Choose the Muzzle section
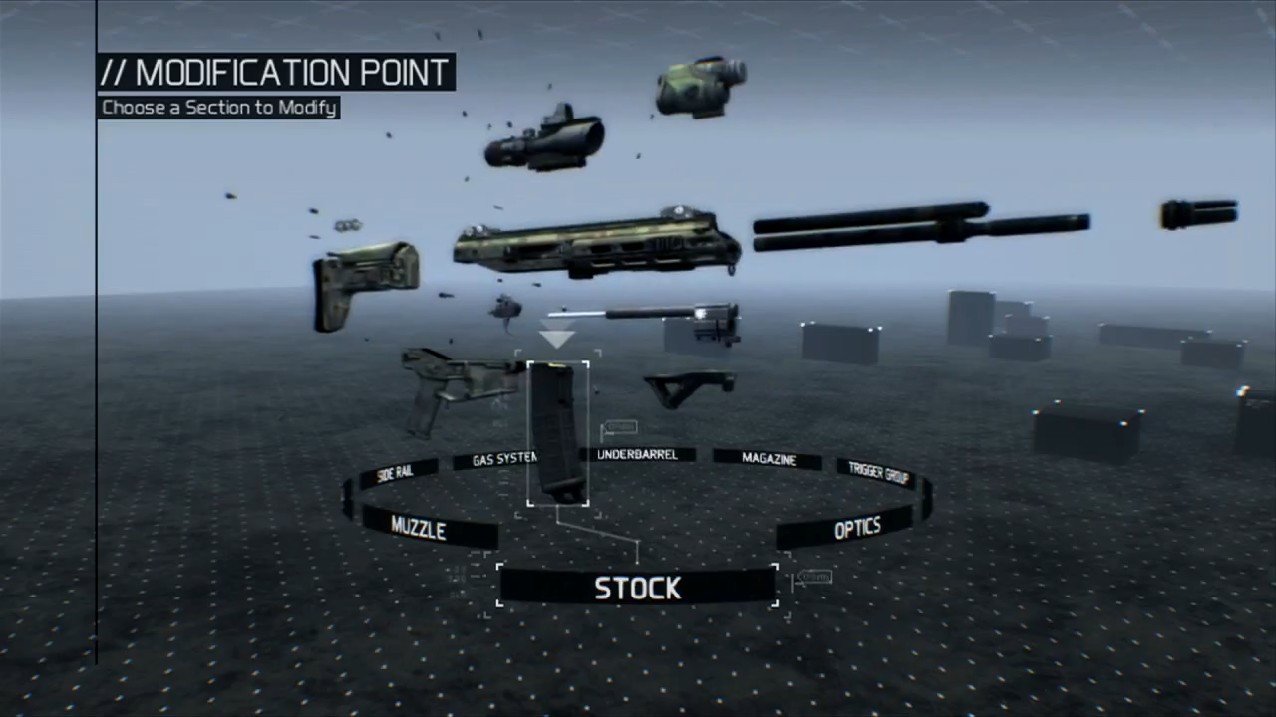Screen dimensions: 1276x717 pos(419,527)
